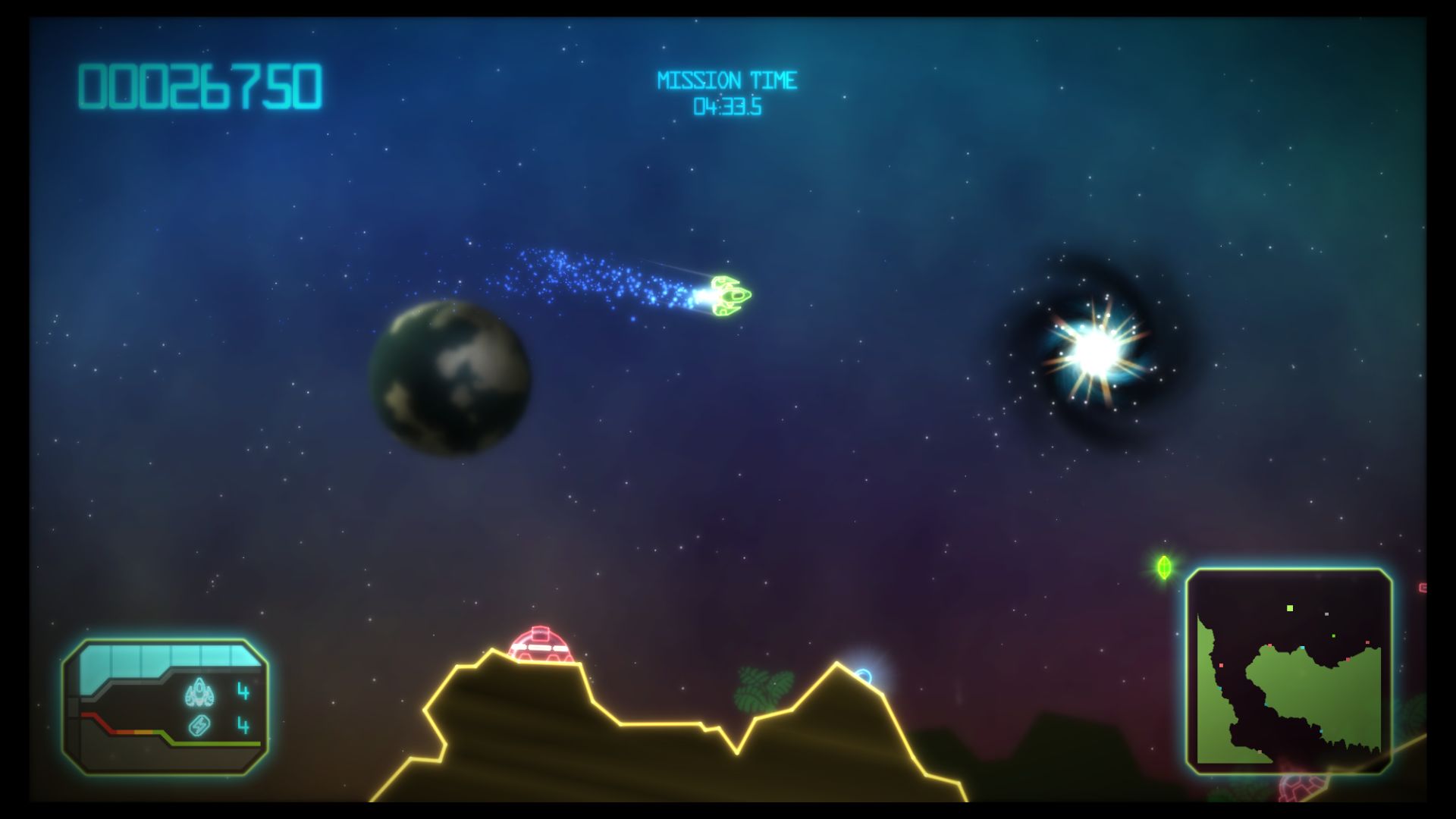
Task: Select the white ship blip inside the minimap
Action: pyautogui.click(x=1326, y=614)
